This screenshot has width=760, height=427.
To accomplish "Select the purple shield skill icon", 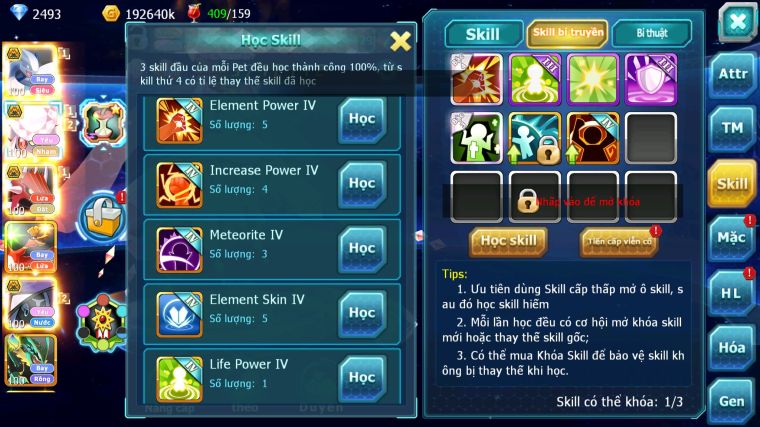I will [x=650, y=79].
